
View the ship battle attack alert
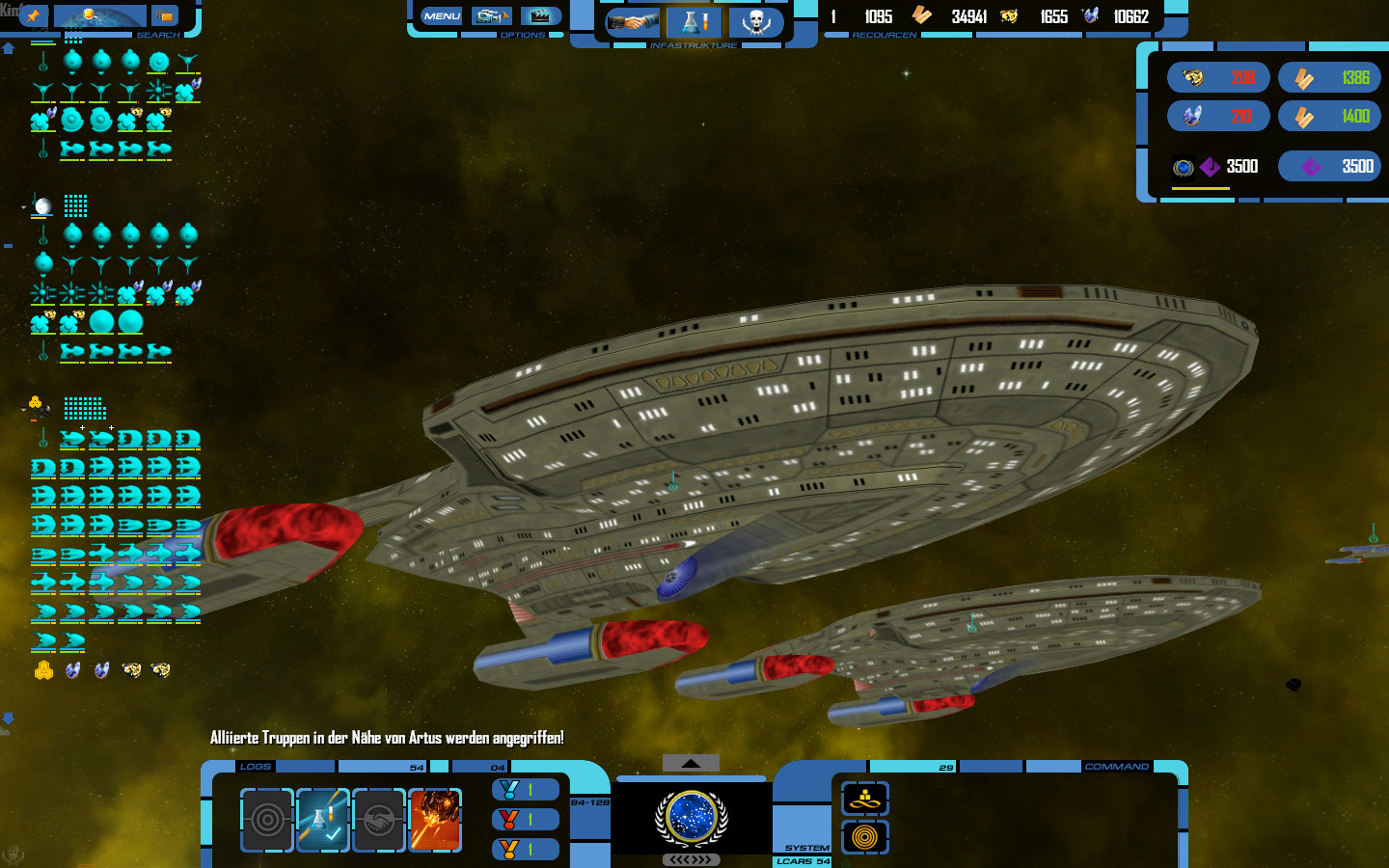point(435,820)
